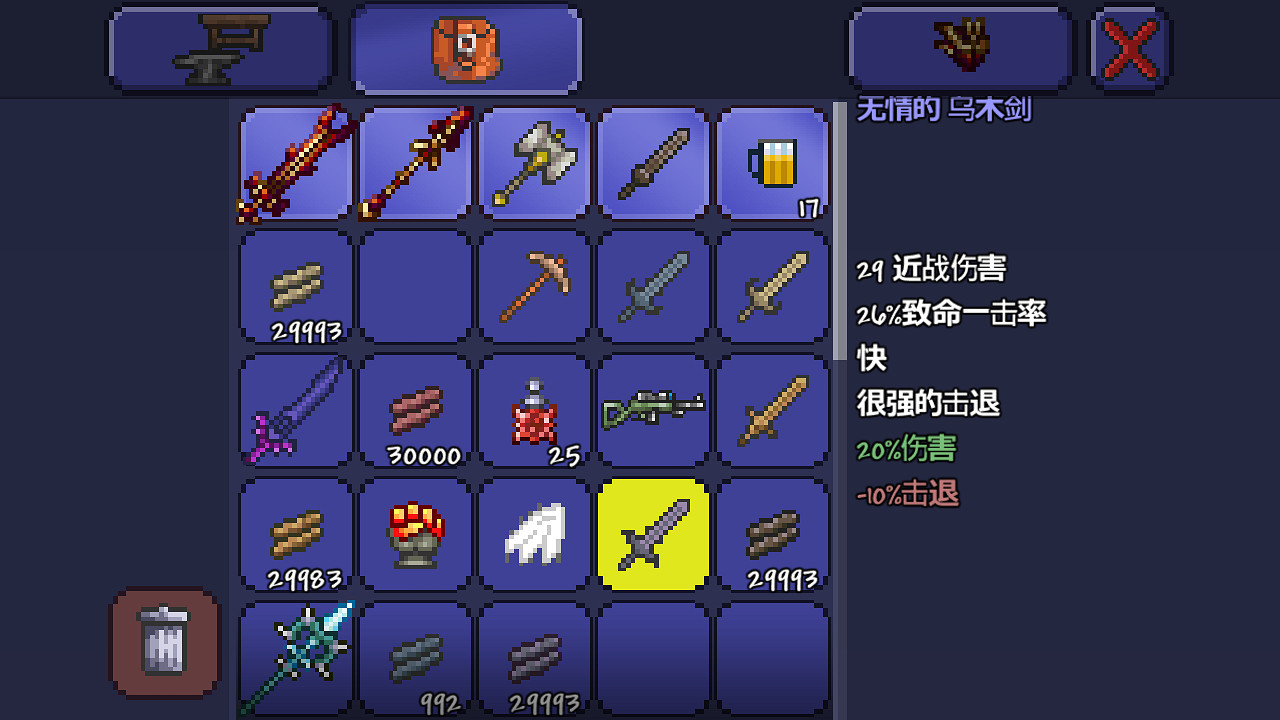This screenshot has height=720, width=1280.
Task: Open the glove equipment menu
Action: coord(960,47)
